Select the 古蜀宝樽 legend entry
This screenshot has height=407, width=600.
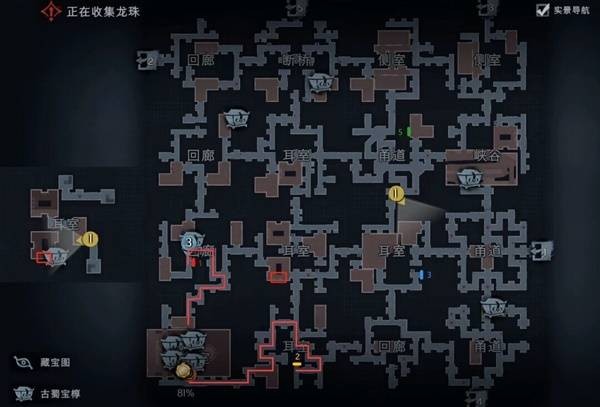tap(22, 392)
